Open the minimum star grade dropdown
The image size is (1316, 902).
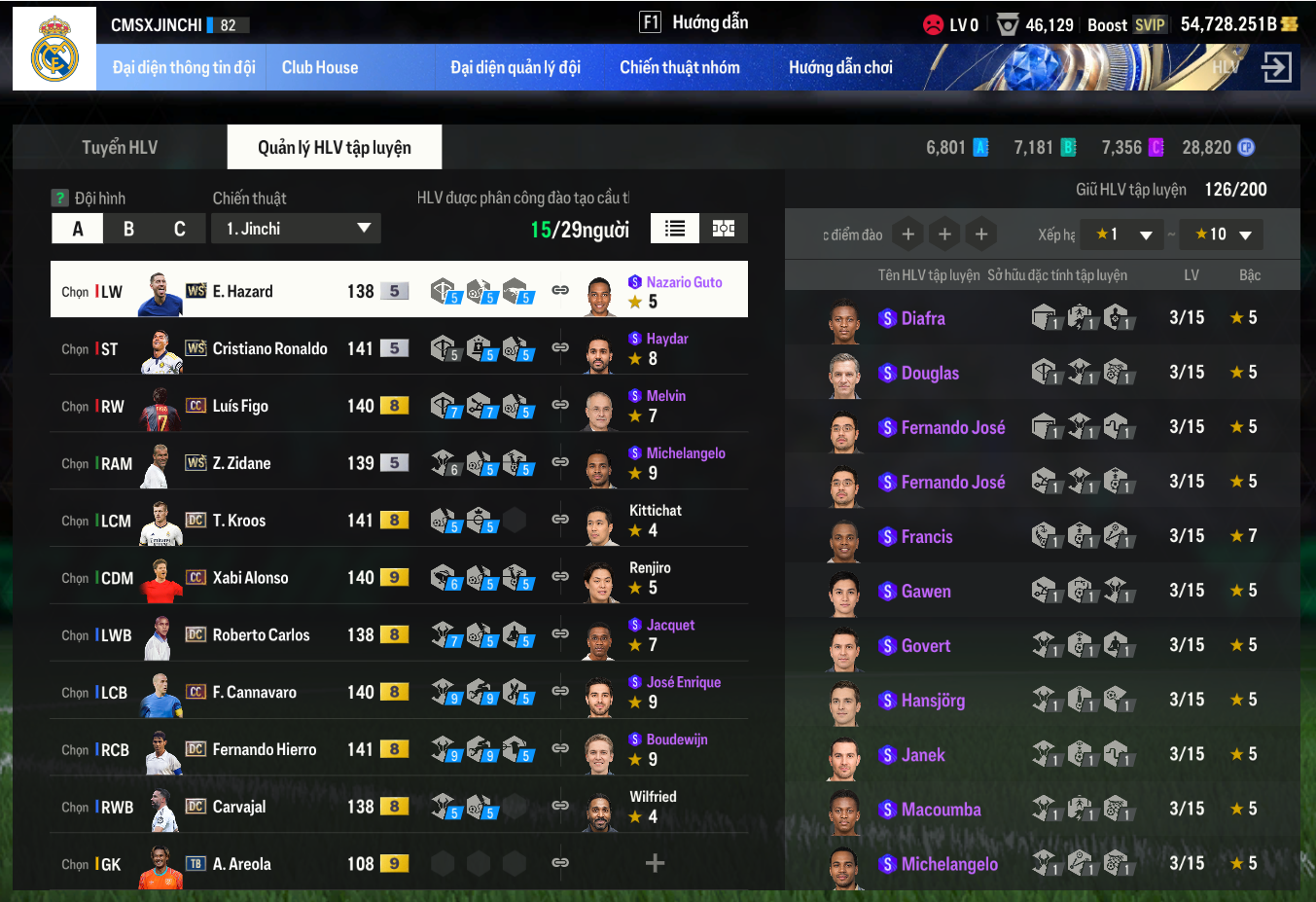click(x=1122, y=235)
